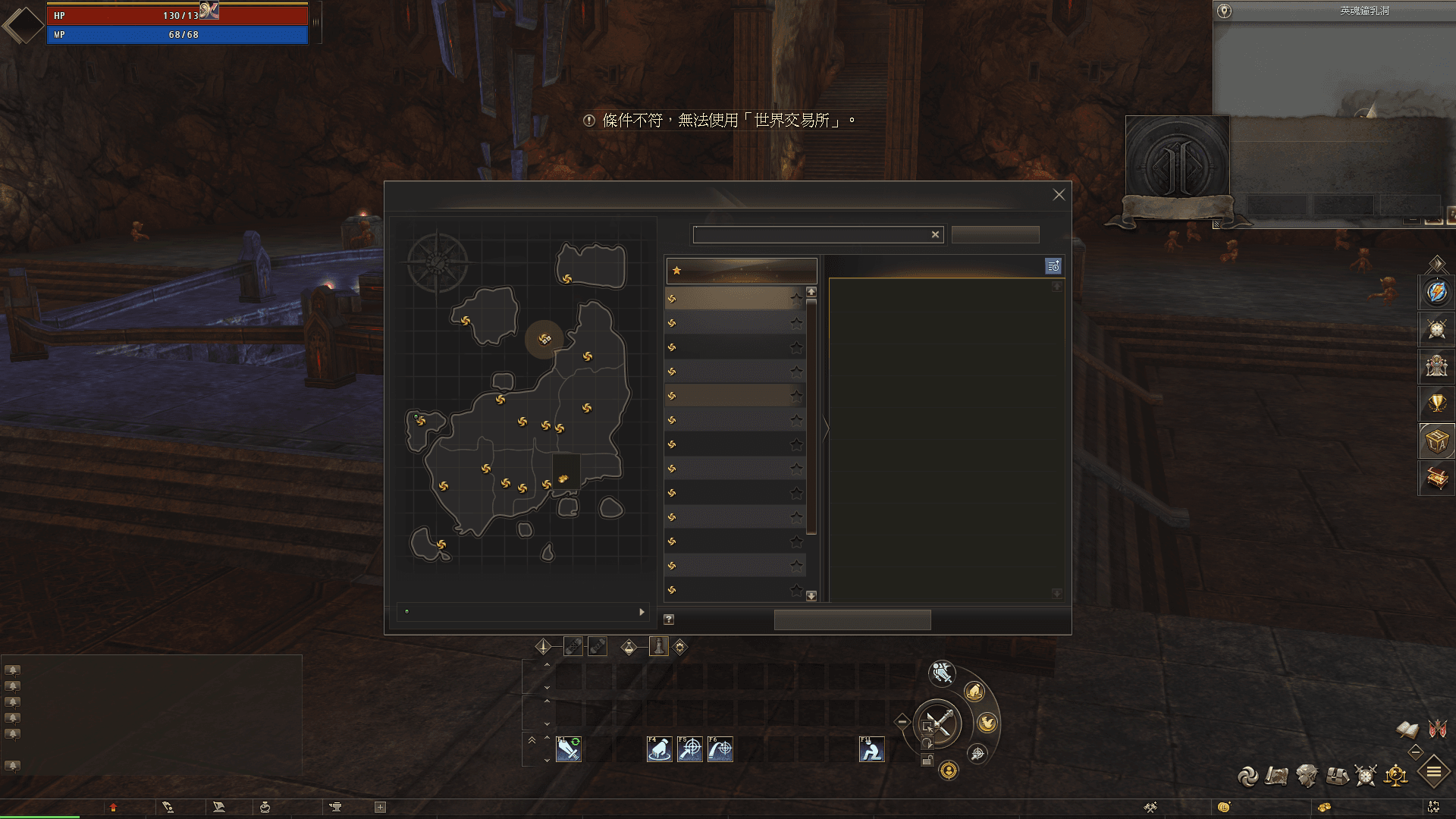Open the gold trophy side icon

[1437, 403]
